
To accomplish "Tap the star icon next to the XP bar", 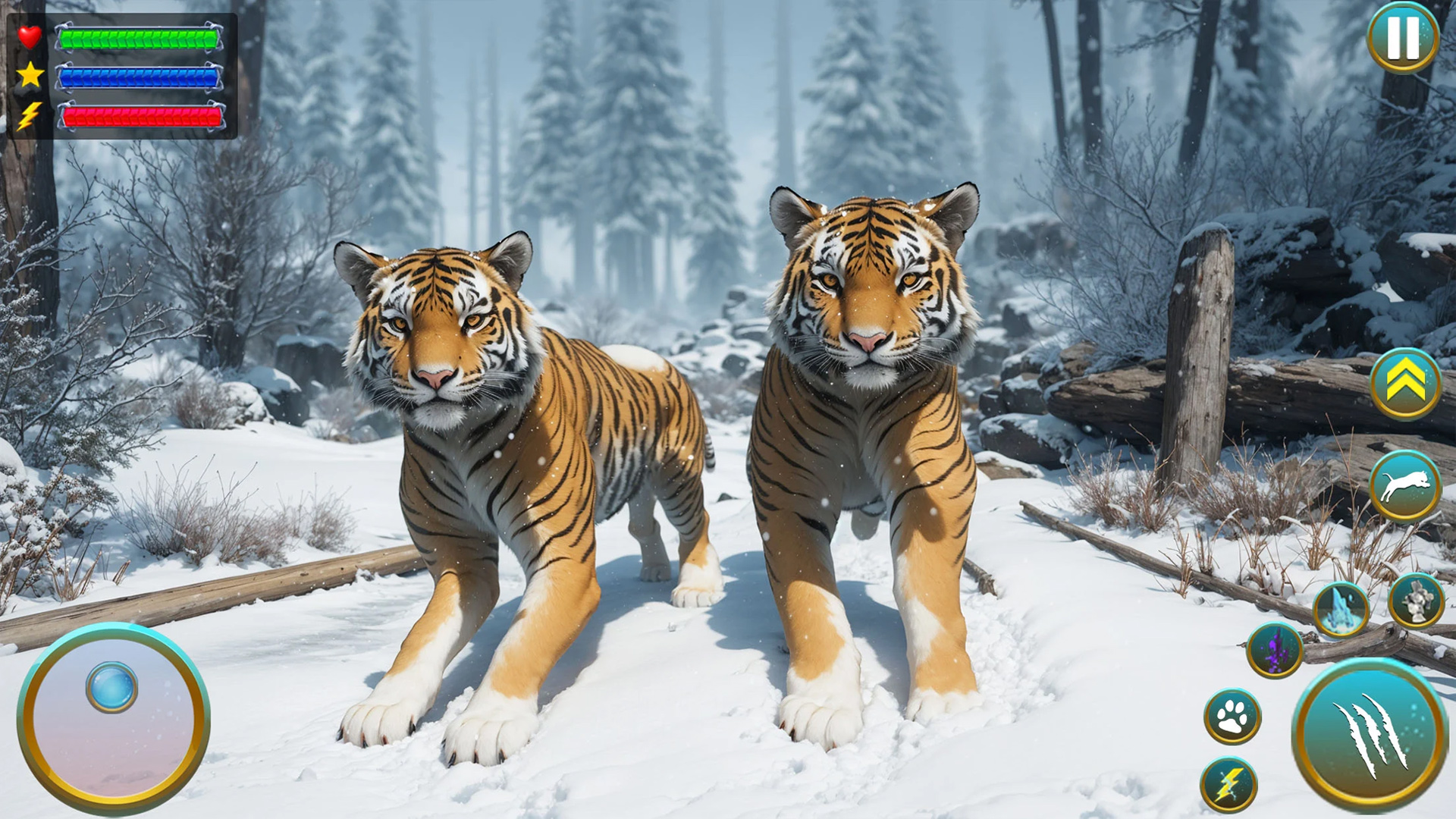I will pos(29,74).
